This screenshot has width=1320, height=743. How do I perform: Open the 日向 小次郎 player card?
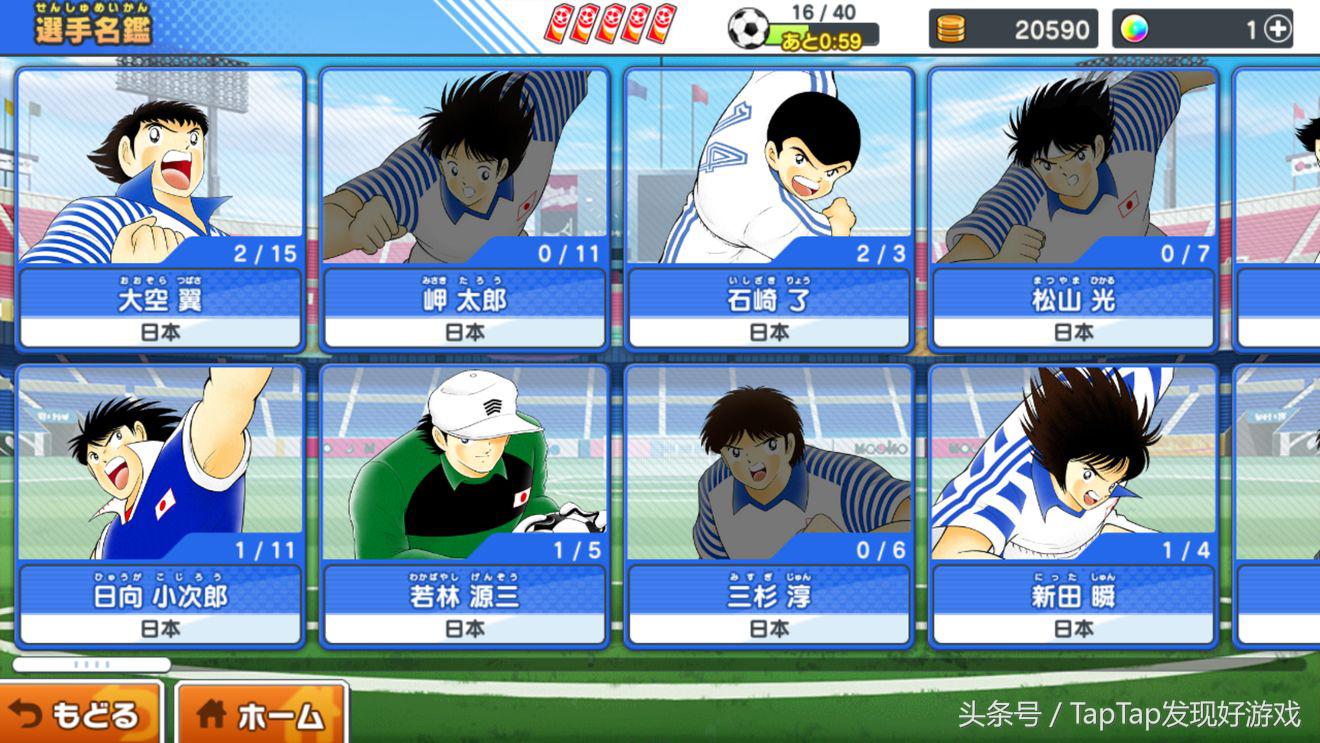tap(160, 505)
